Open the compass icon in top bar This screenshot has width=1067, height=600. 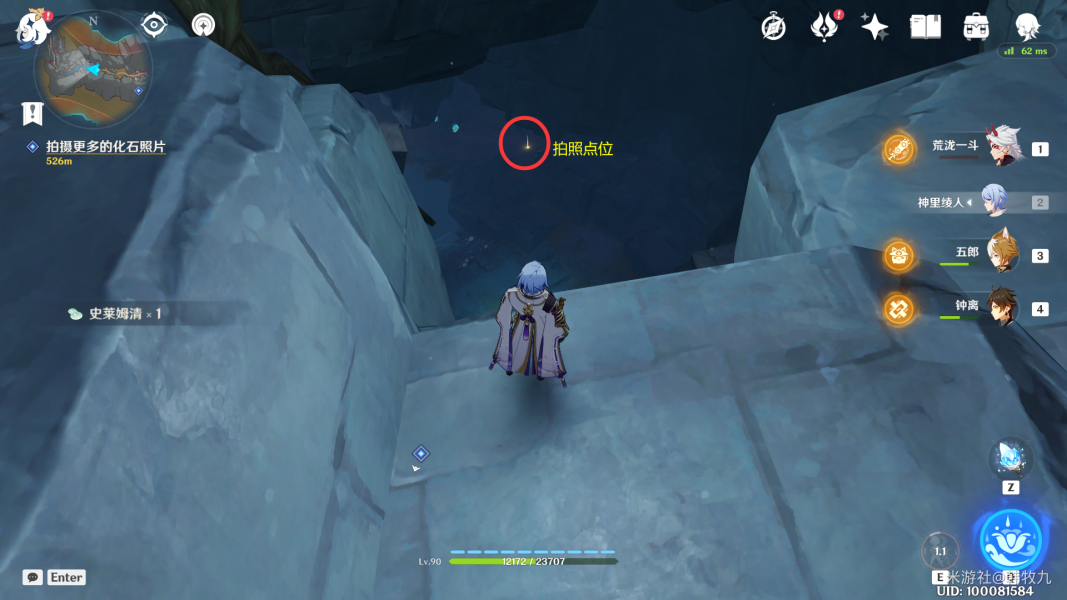coord(773,27)
